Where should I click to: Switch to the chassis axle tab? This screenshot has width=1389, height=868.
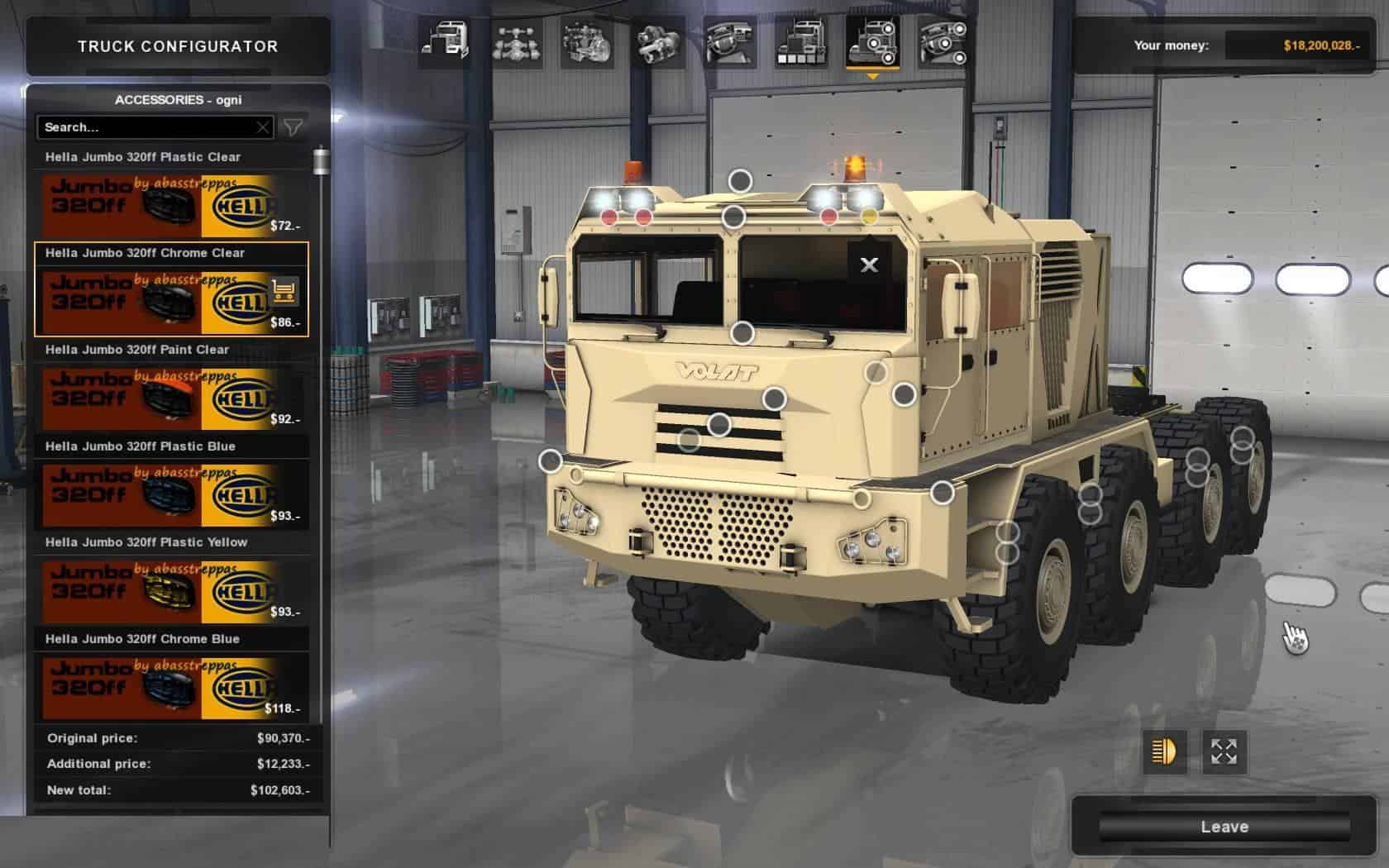coord(517,42)
